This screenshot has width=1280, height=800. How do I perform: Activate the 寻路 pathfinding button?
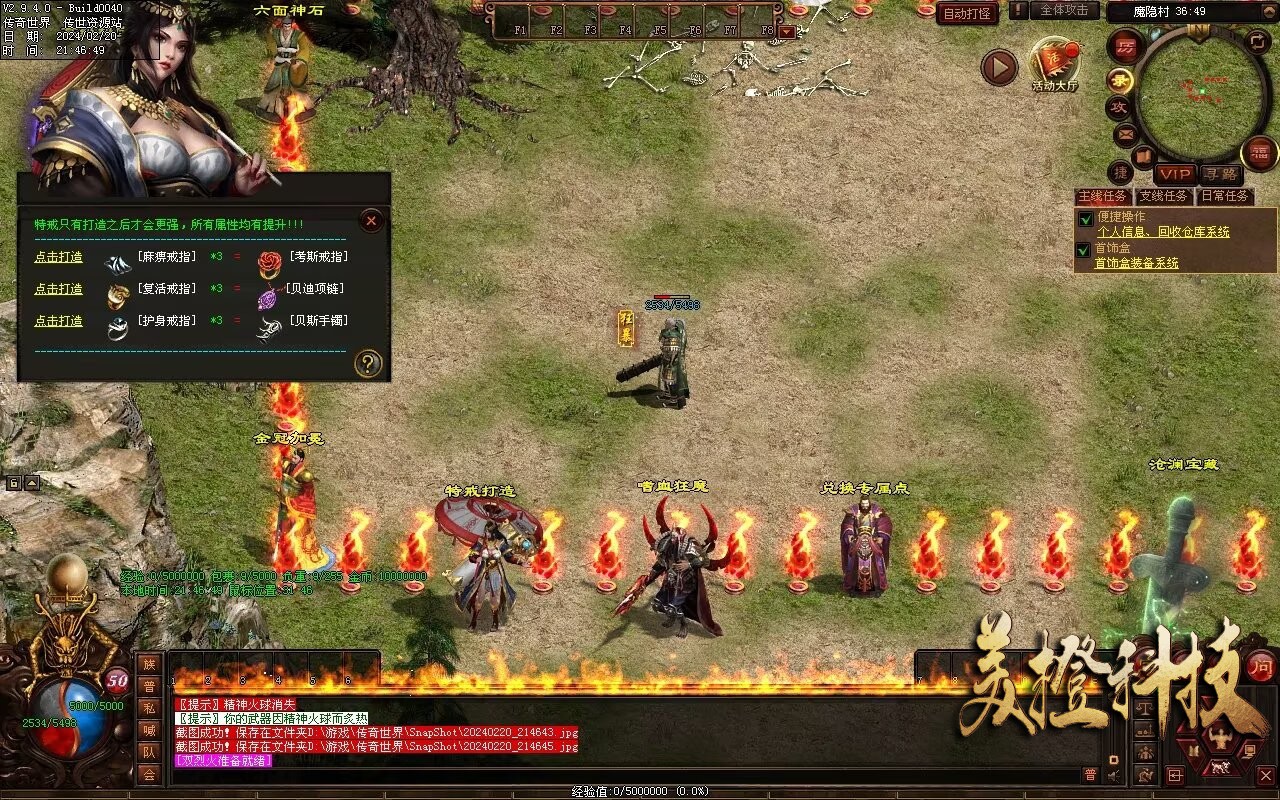click(1218, 174)
